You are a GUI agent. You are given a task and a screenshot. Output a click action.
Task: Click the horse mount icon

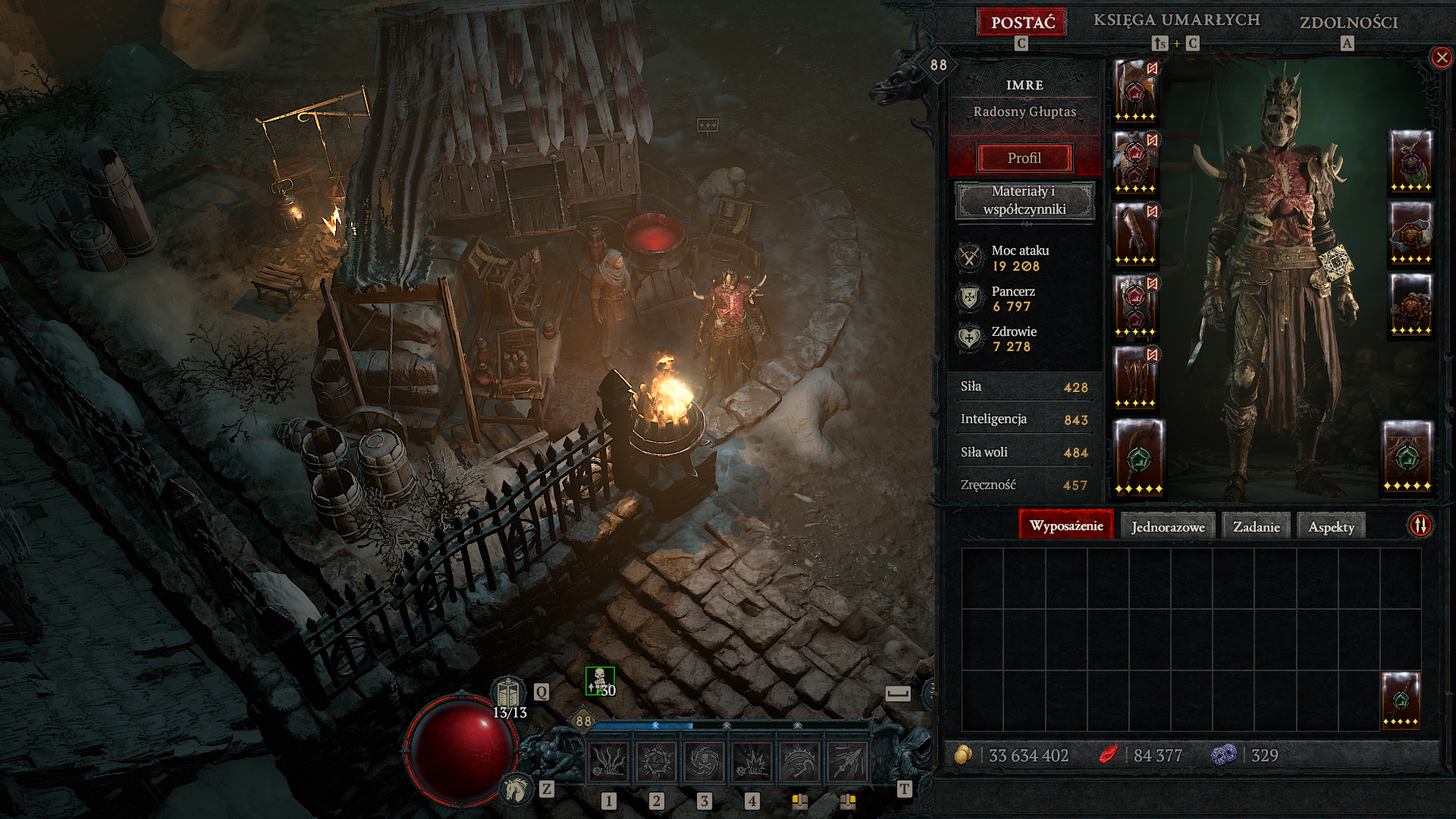point(516,789)
